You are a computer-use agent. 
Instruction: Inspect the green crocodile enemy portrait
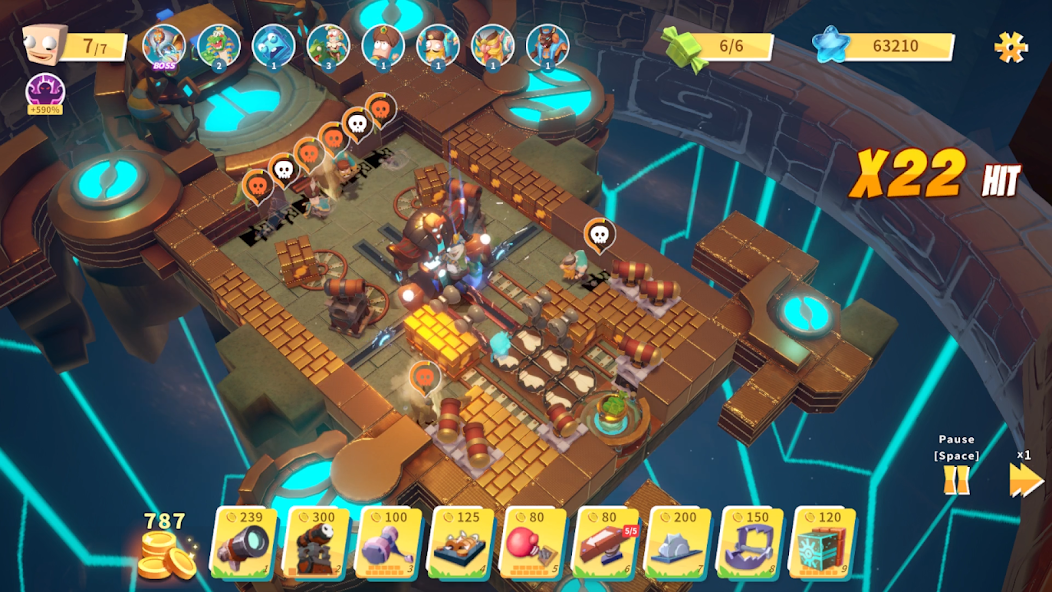coord(218,46)
